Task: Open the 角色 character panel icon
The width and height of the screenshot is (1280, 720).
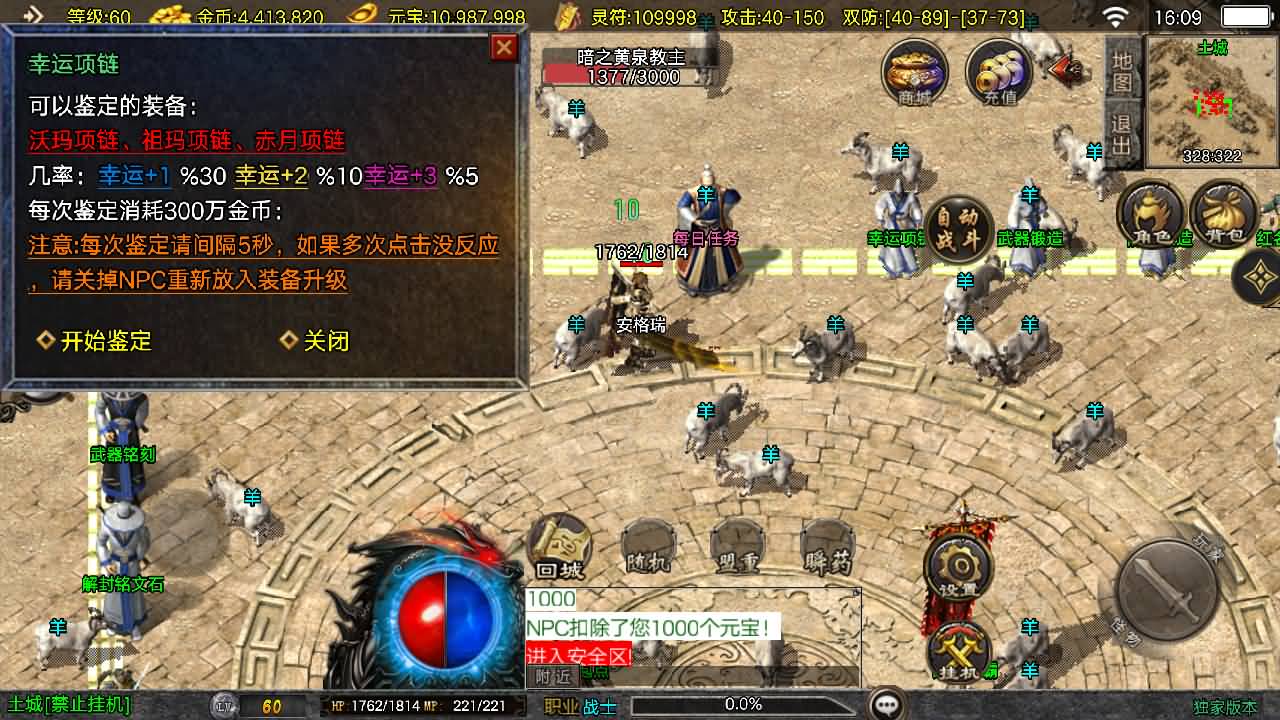Action: pyautogui.click(x=1150, y=215)
